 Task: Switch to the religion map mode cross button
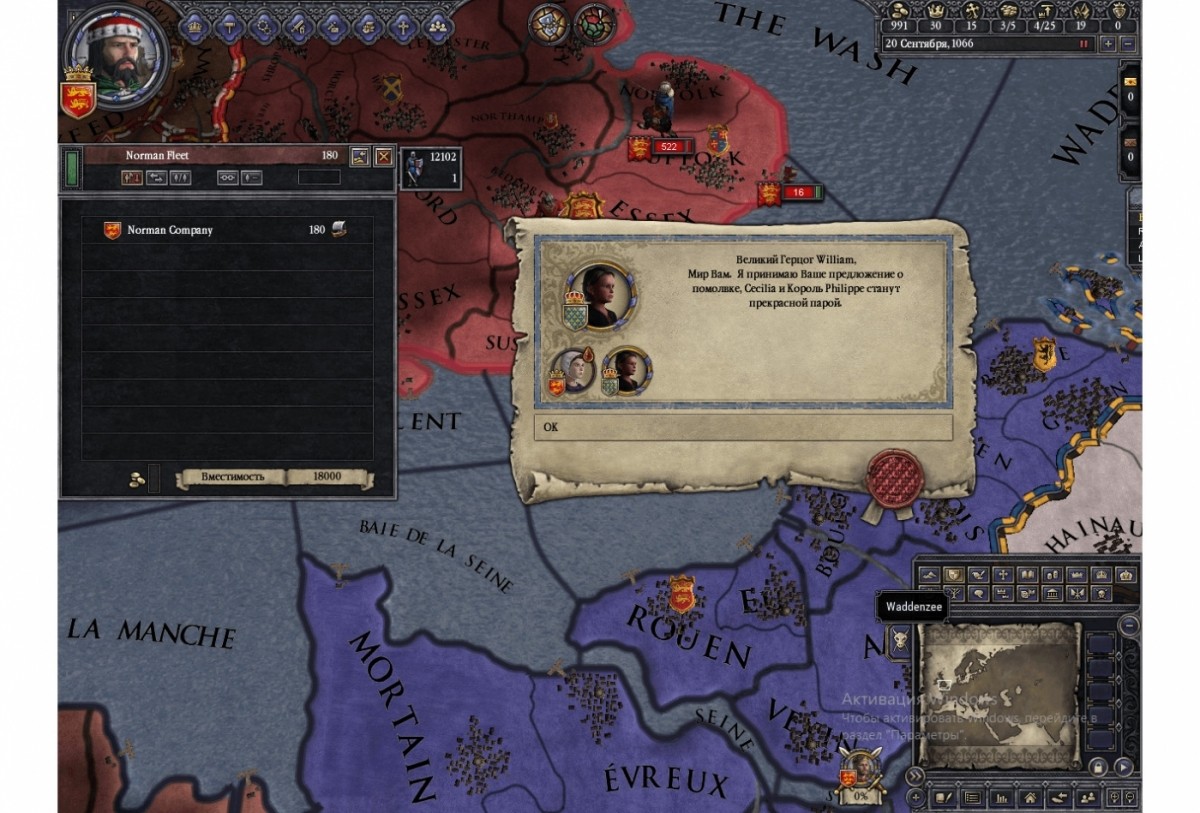click(1001, 575)
